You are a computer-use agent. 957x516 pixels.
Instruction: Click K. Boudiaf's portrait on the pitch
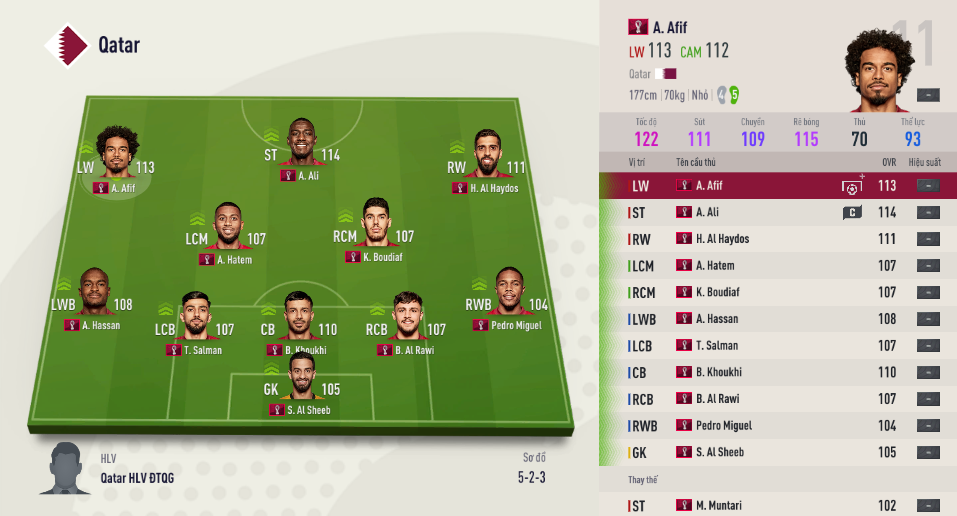(374, 222)
